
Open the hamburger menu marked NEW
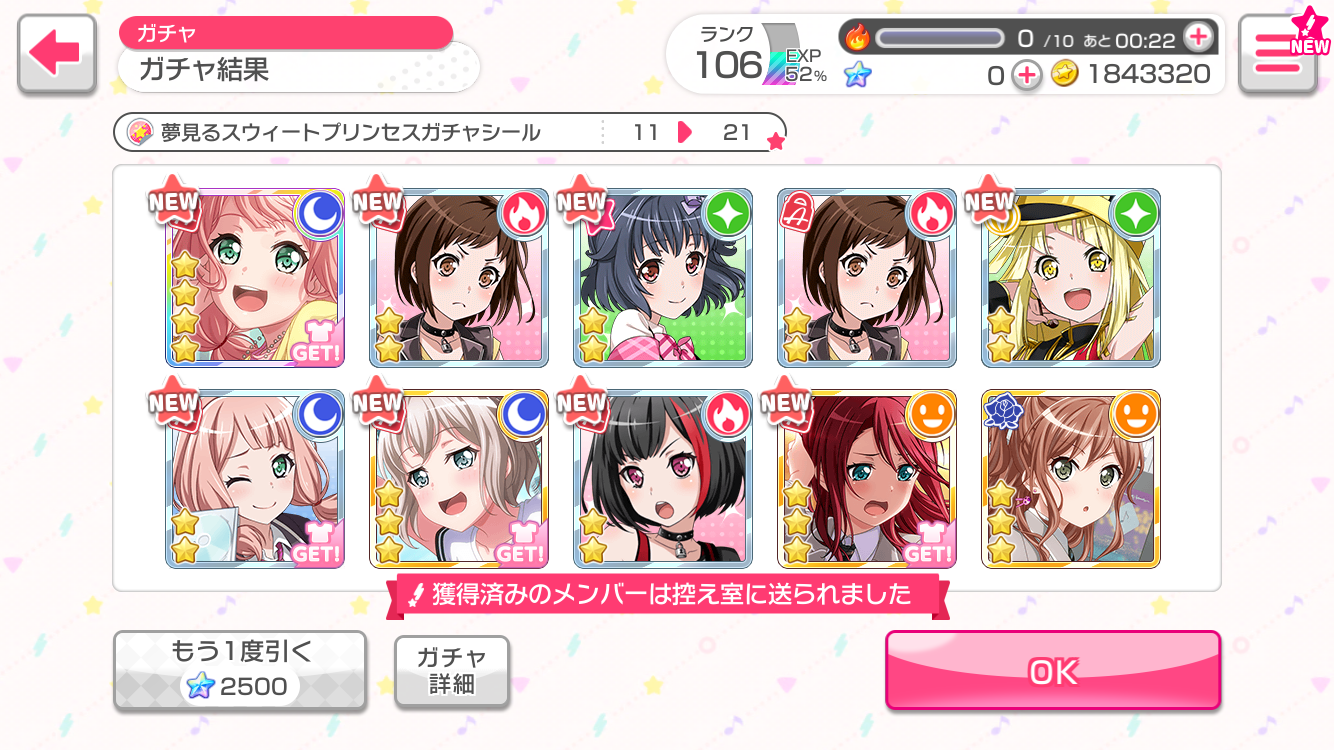coord(1277,54)
